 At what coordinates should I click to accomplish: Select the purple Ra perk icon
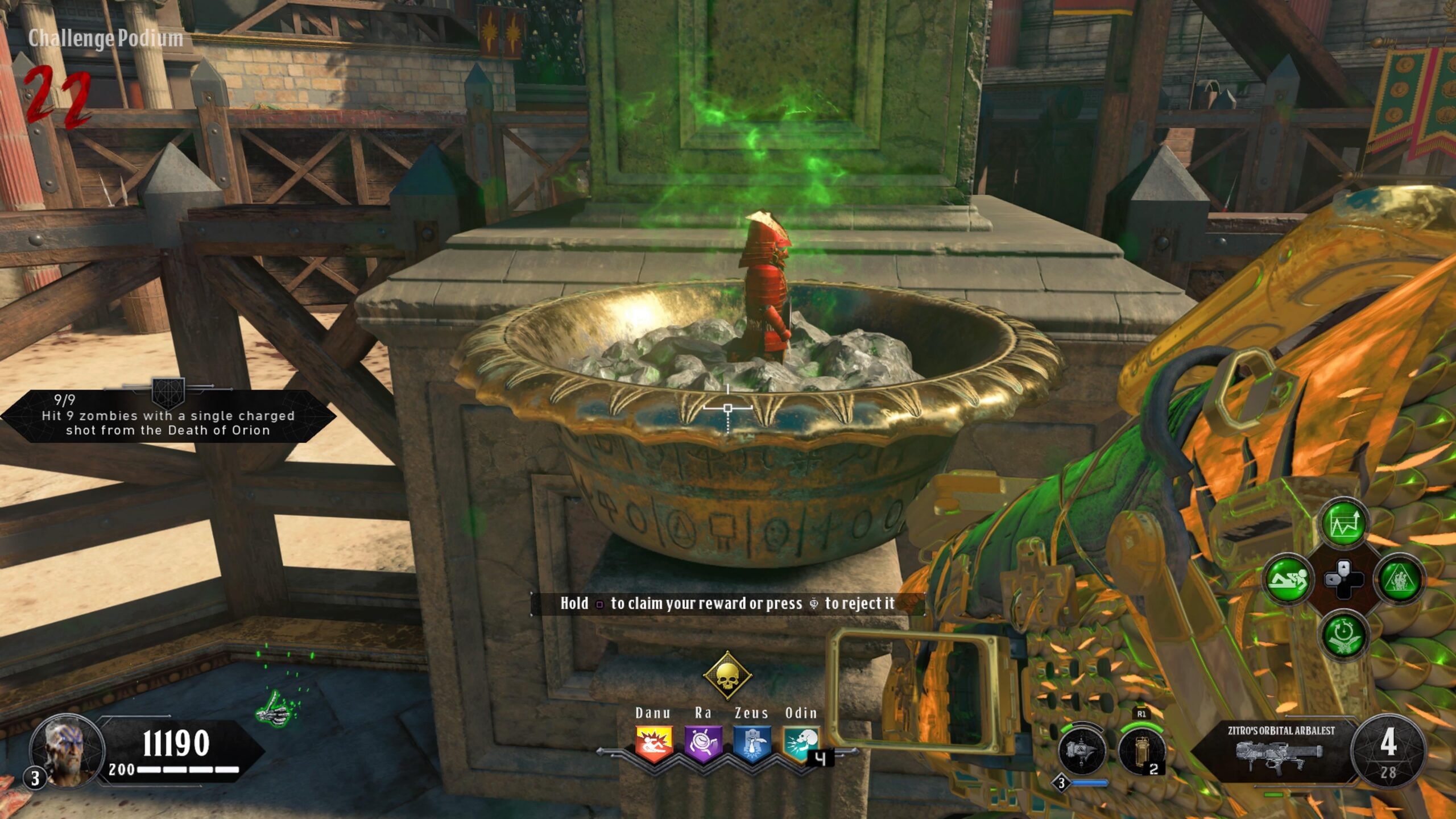[703, 744]
